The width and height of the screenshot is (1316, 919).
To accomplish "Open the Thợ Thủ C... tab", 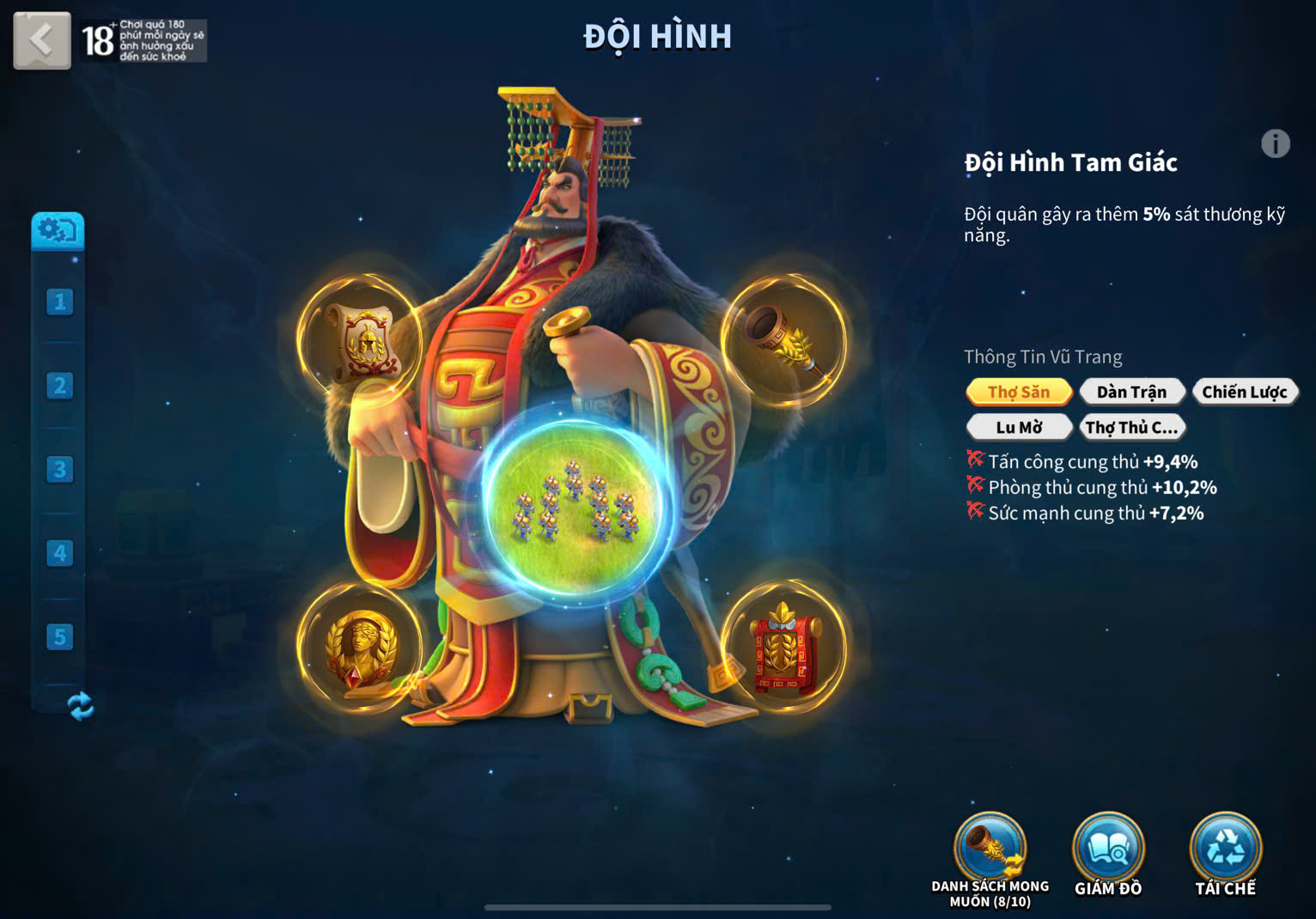I will pyautogui.click(x=1131, y=427).
